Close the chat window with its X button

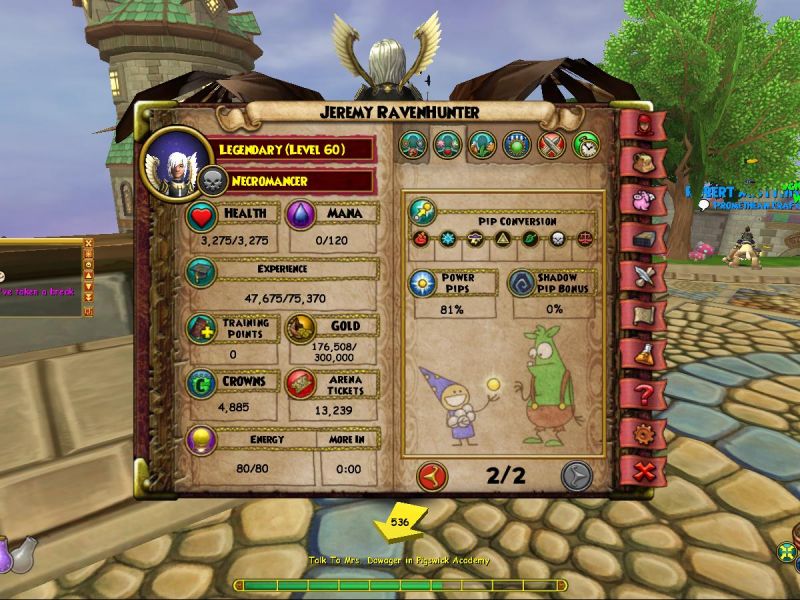tap(88, 243)
